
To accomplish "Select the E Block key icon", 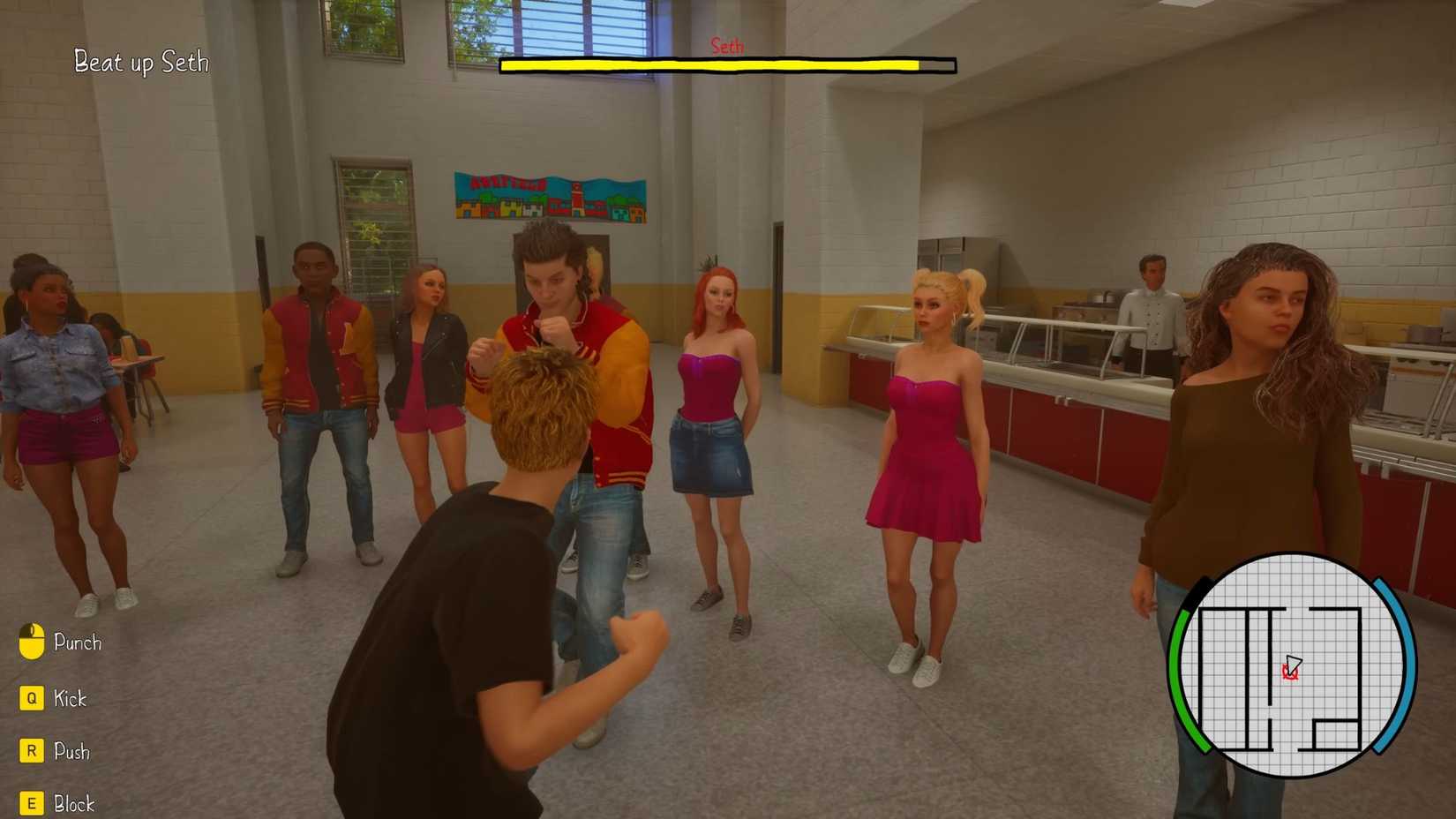I will pyautogui.click(x=32, y=804).
